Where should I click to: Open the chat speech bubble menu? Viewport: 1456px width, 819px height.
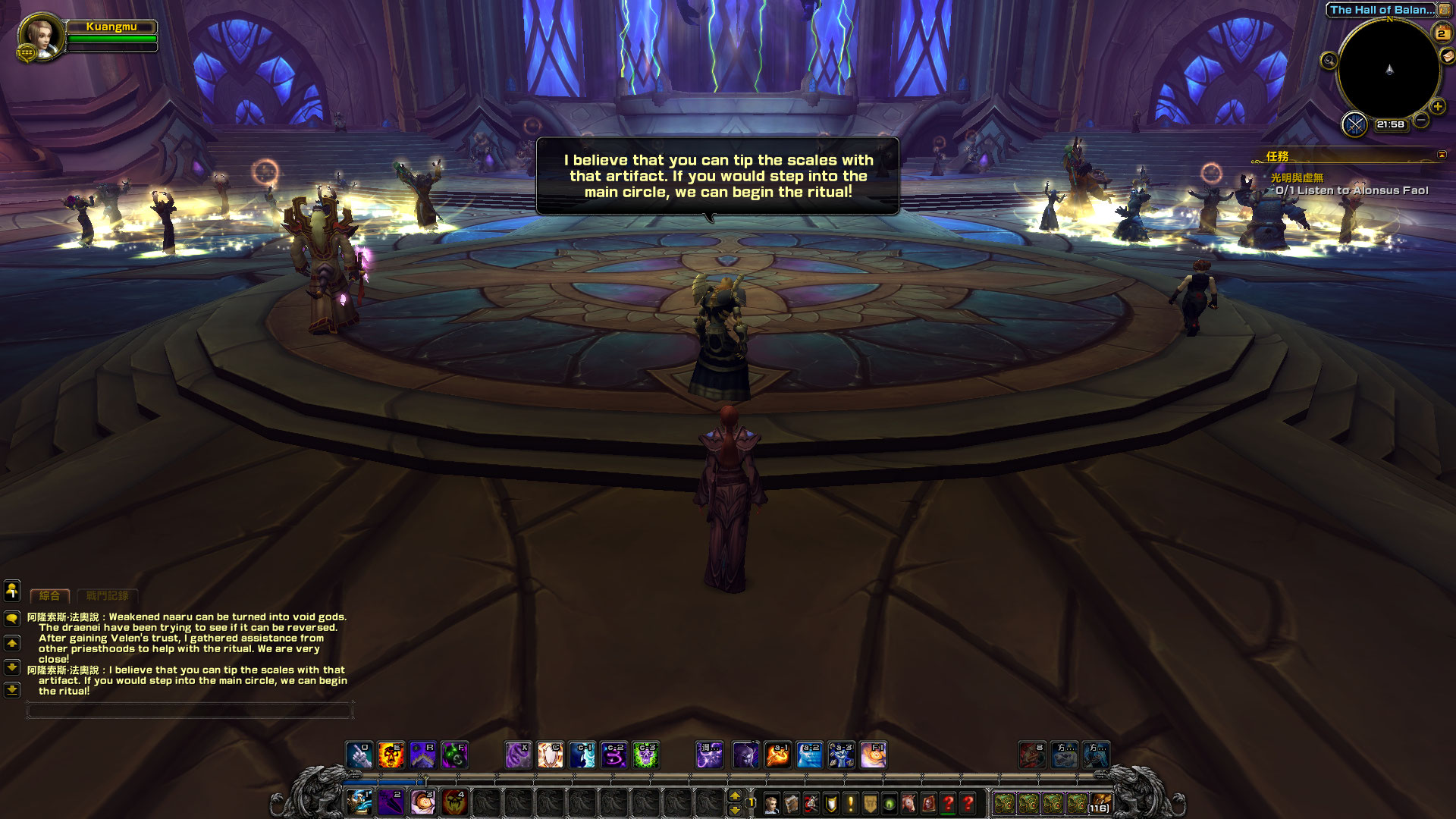click(12, 619)
